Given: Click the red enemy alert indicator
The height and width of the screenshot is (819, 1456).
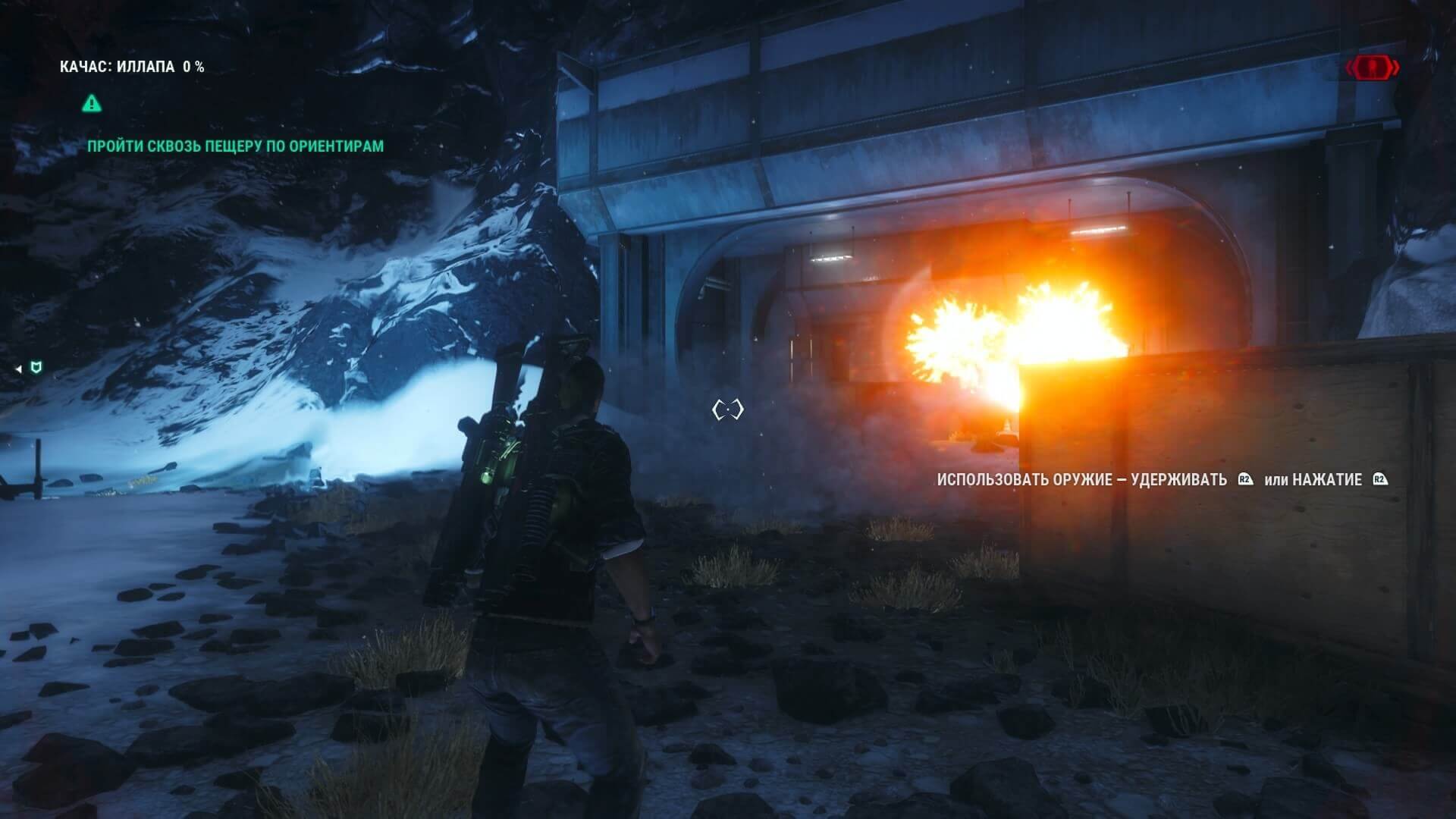Looking at the screenshot, I should coord(1373,68).
